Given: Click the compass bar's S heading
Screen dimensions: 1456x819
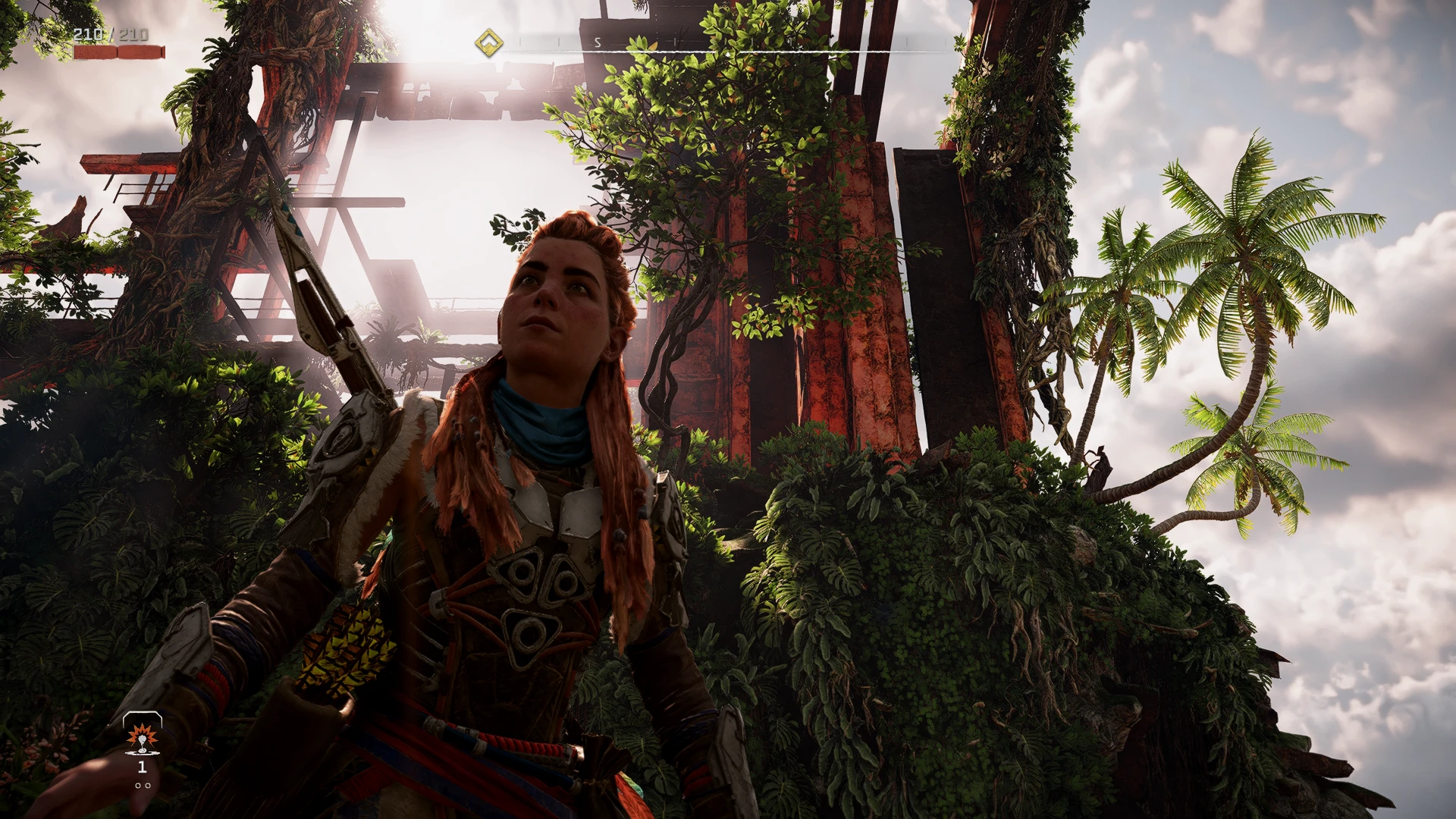Looking at the screenshot, I should 598,43.
